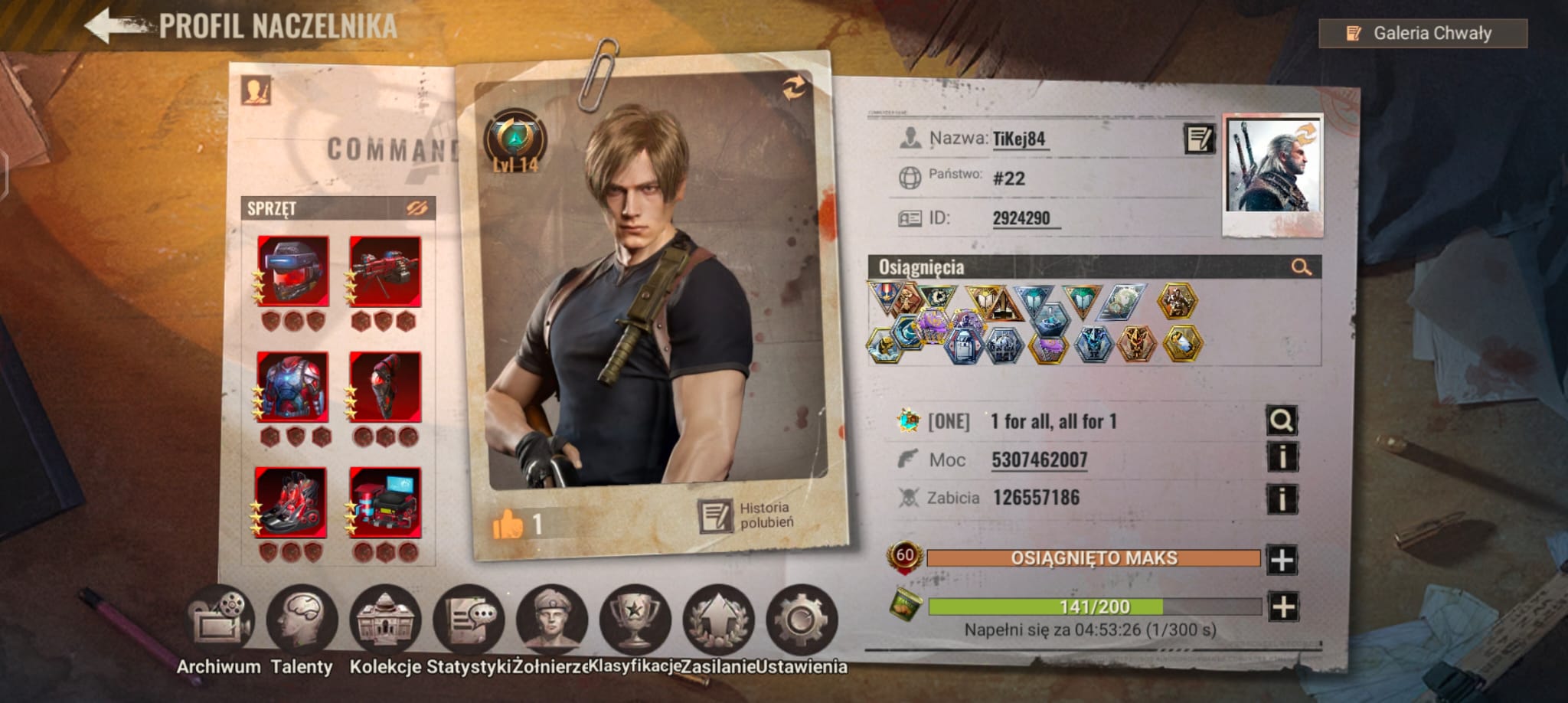
Task: Show info for Moc power
Action: coord(1282,458)
